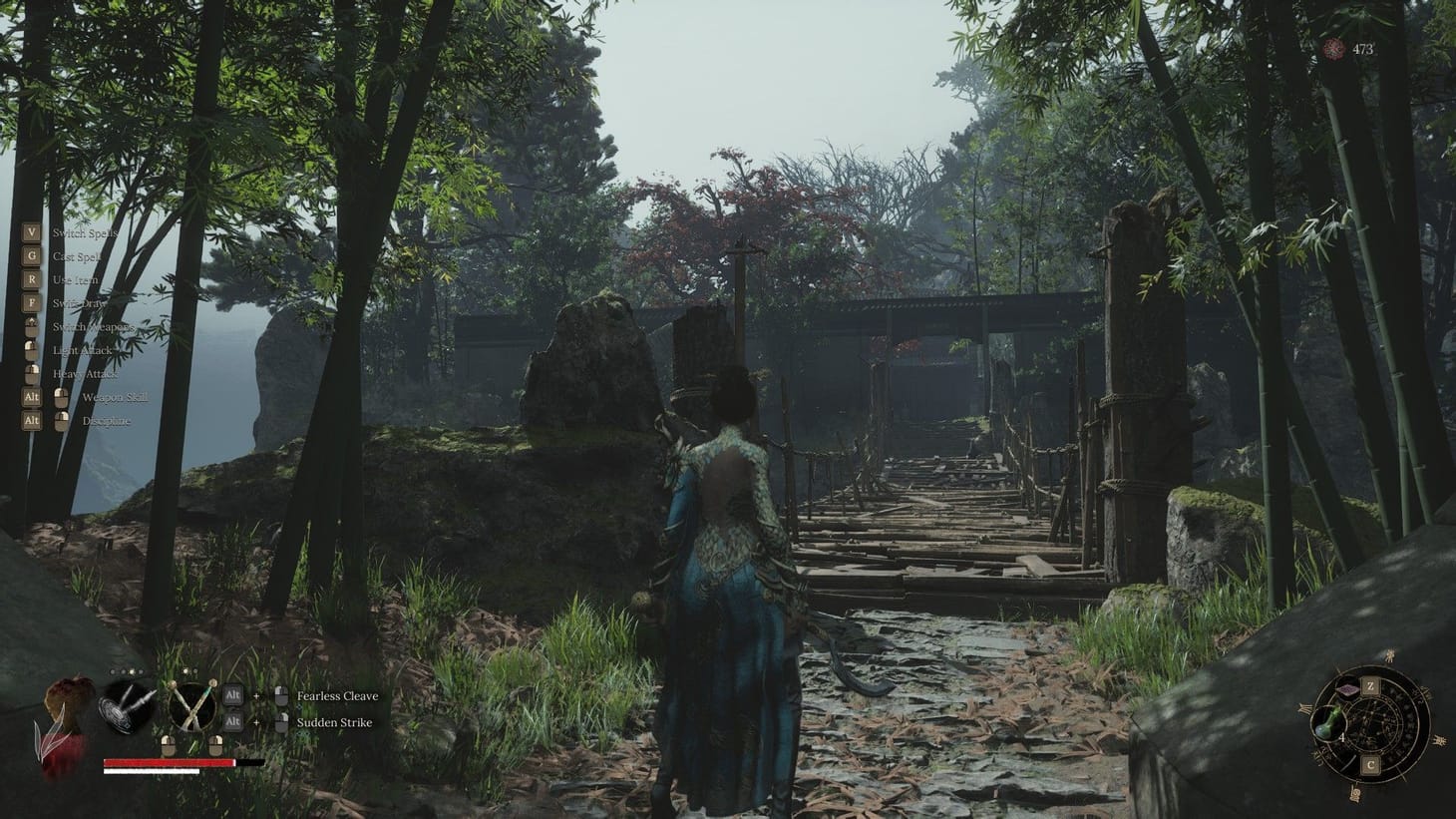This screenshot has width=1456, height=819.
Task: Click the mouse icon next to Light Attack
Action: (x=32, y=350)
